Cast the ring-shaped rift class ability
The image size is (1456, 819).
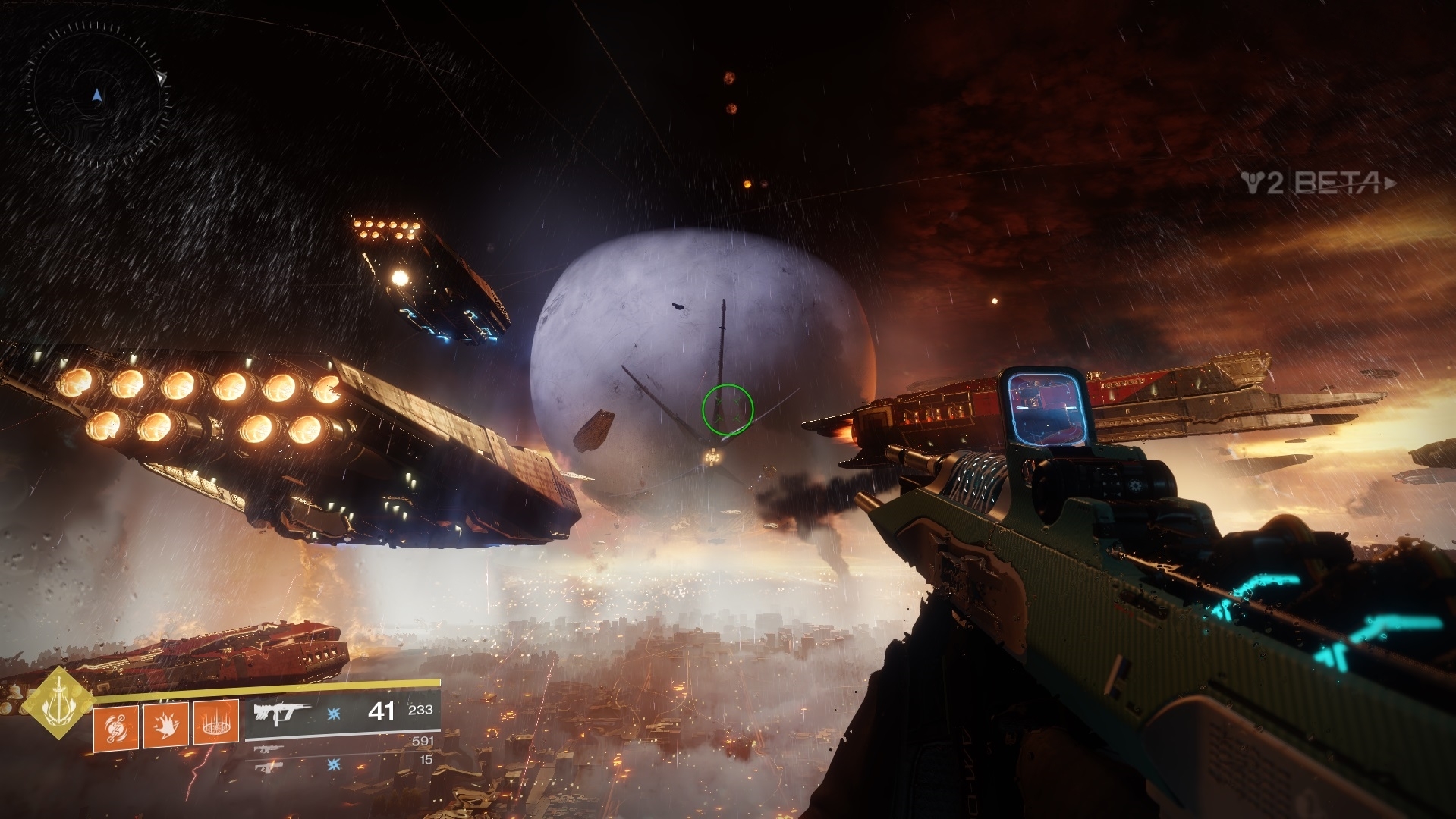(215, 723)
